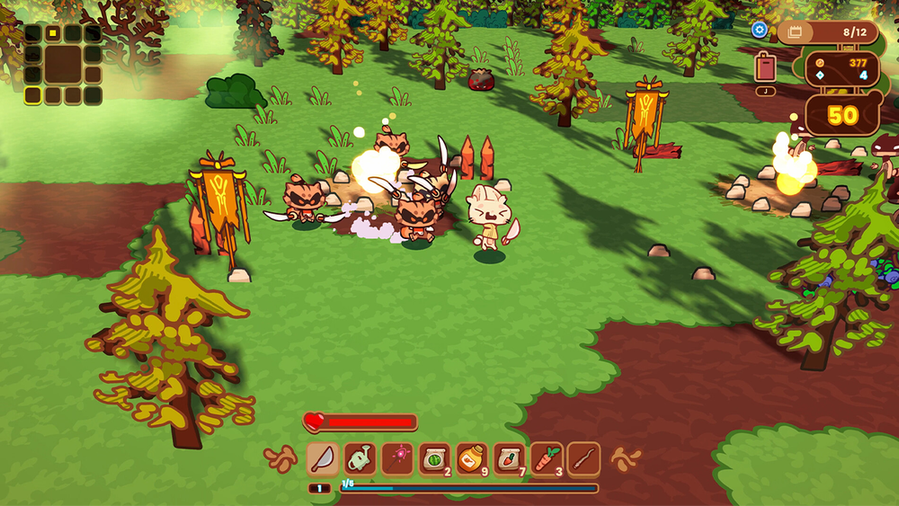The width and height of the screenshot is (899, 506).
Task: Select the watermelon seed bag slot
Action: 434,459
